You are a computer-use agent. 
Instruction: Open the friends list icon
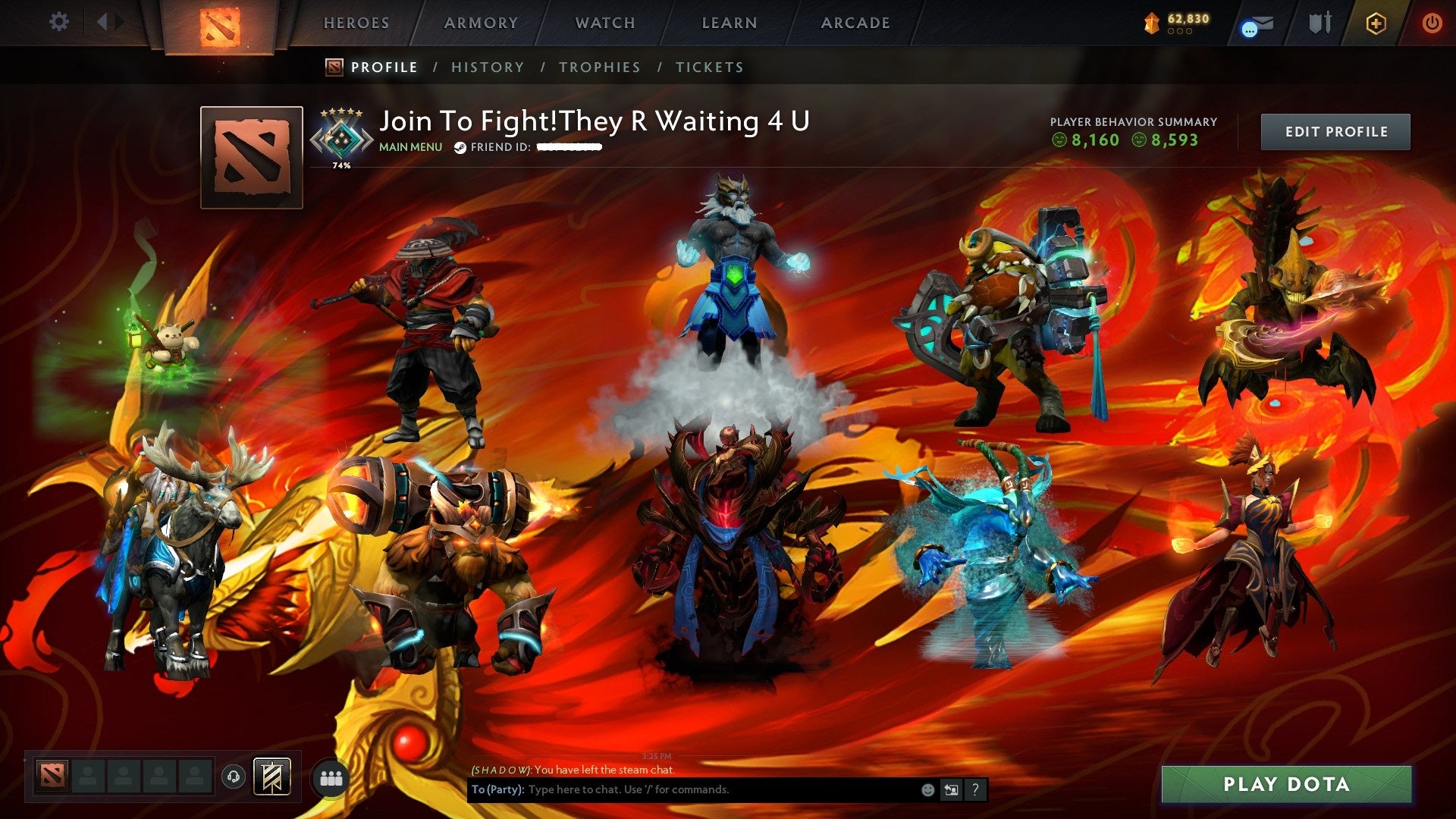[x=331, y=777]
